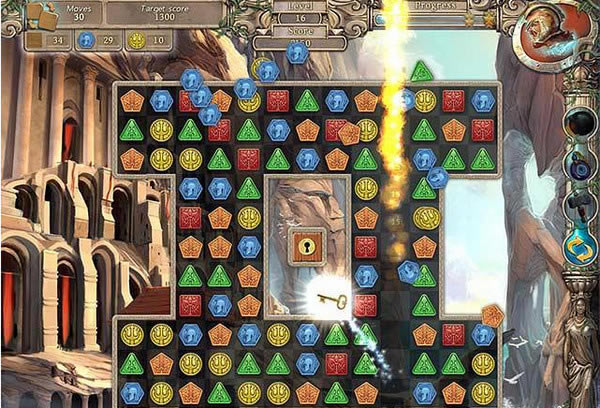Click the puzzle pieces icon

[x=41, y=16]
